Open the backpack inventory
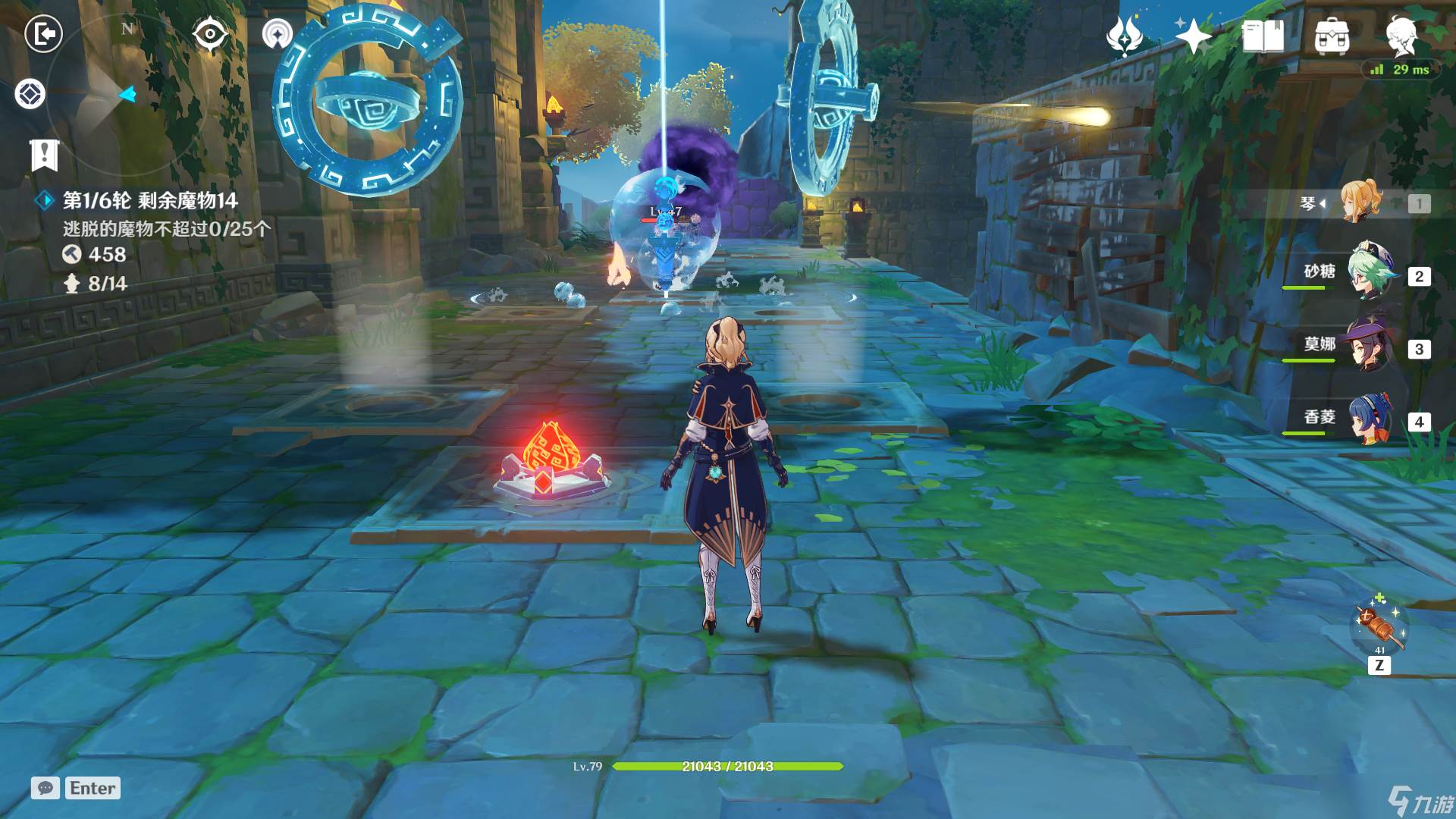The width and height of the screenshot is (1456, 819). [1332, 36]
